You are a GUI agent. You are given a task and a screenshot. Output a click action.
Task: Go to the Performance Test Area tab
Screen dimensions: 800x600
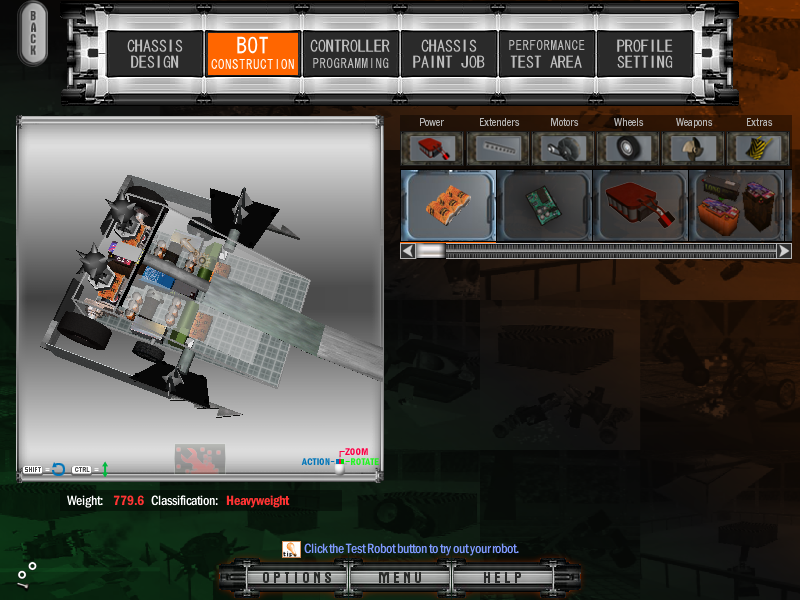point(546,54)
